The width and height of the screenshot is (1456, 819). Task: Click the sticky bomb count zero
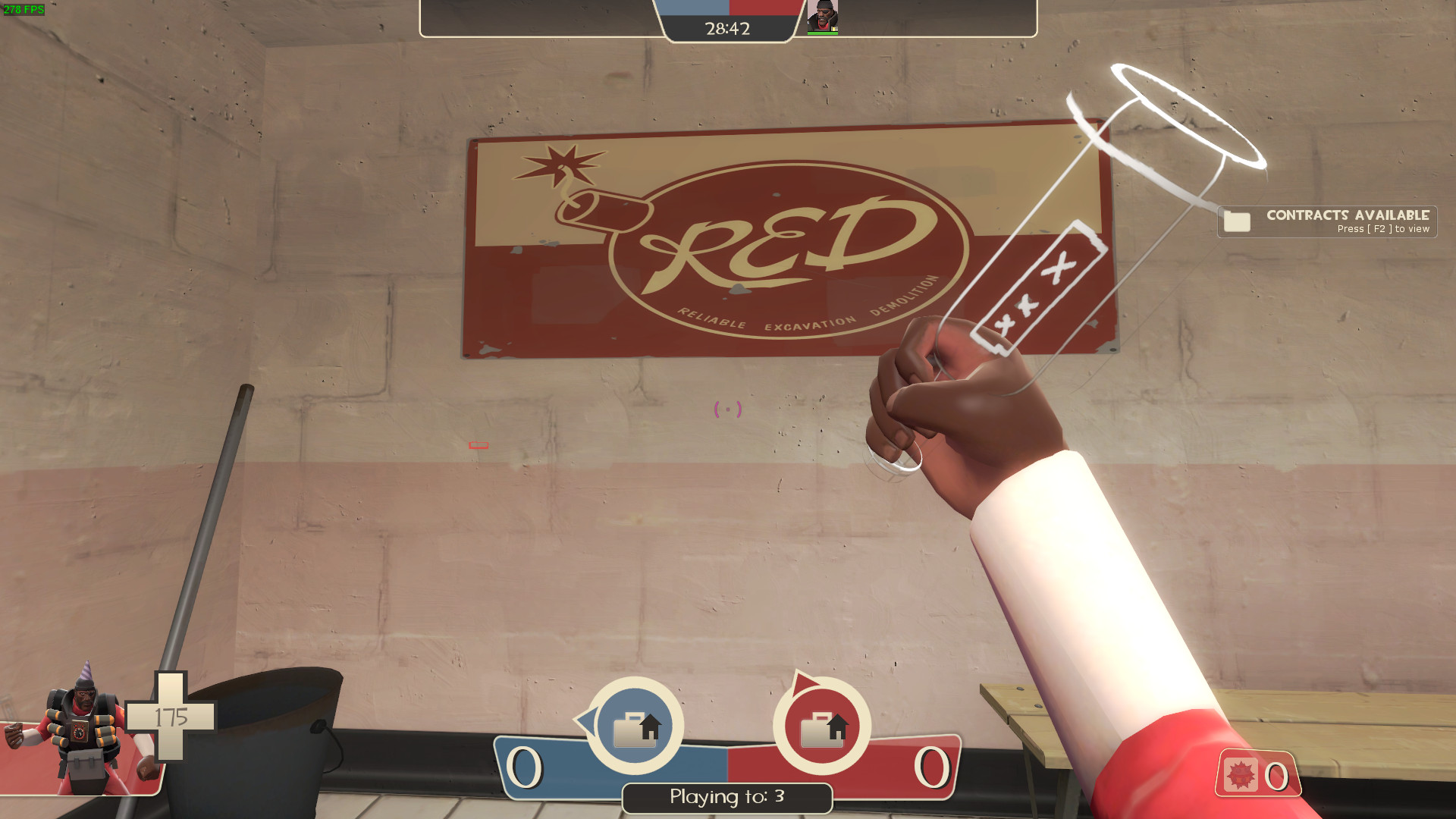[x=1278, y=775]
